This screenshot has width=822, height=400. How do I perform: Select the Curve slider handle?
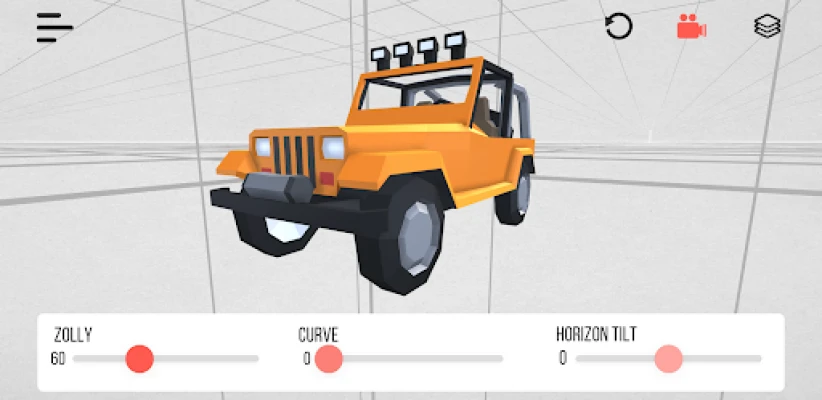point(329,358)
